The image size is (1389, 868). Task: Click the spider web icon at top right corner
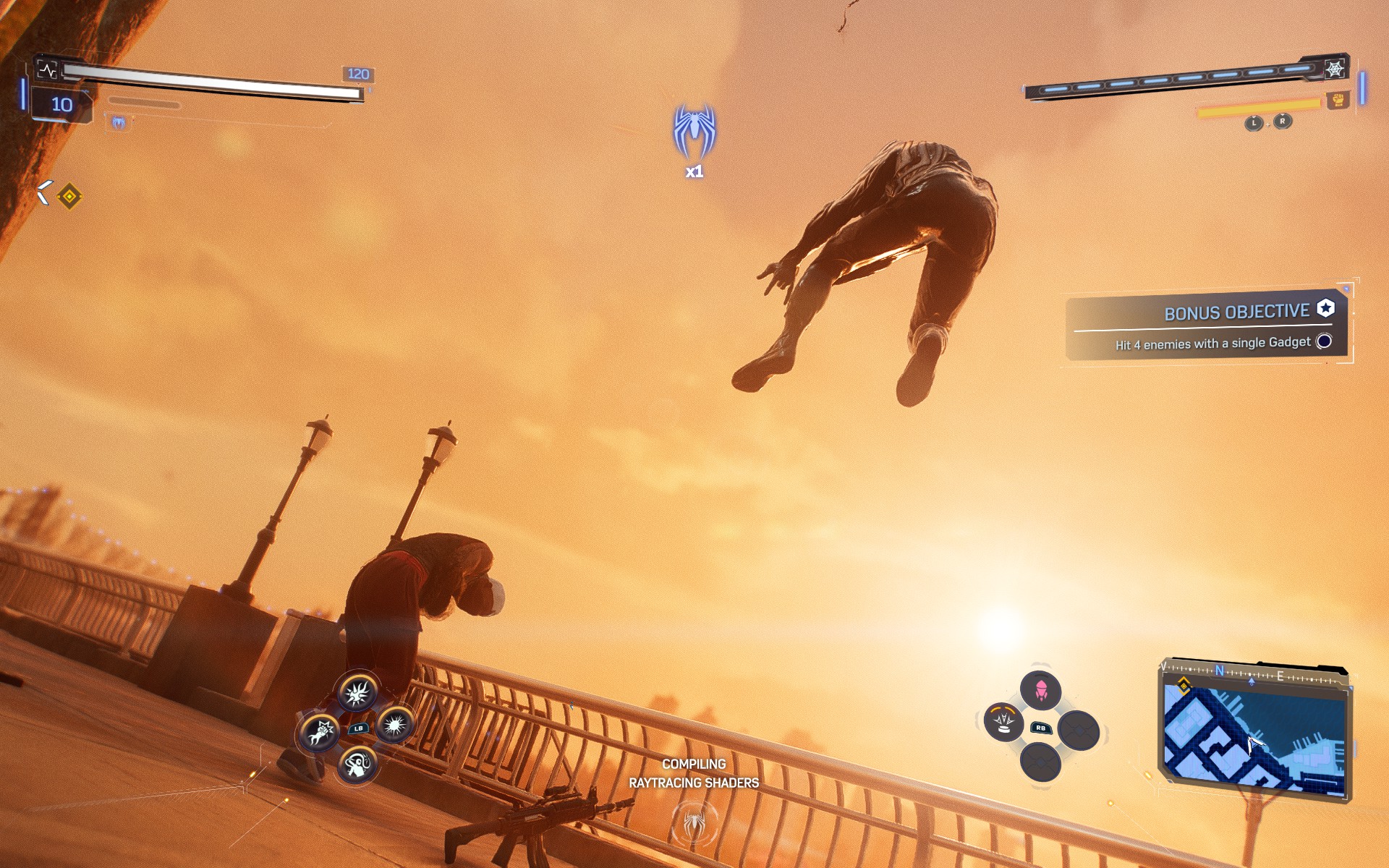[x=1335, y=69]
